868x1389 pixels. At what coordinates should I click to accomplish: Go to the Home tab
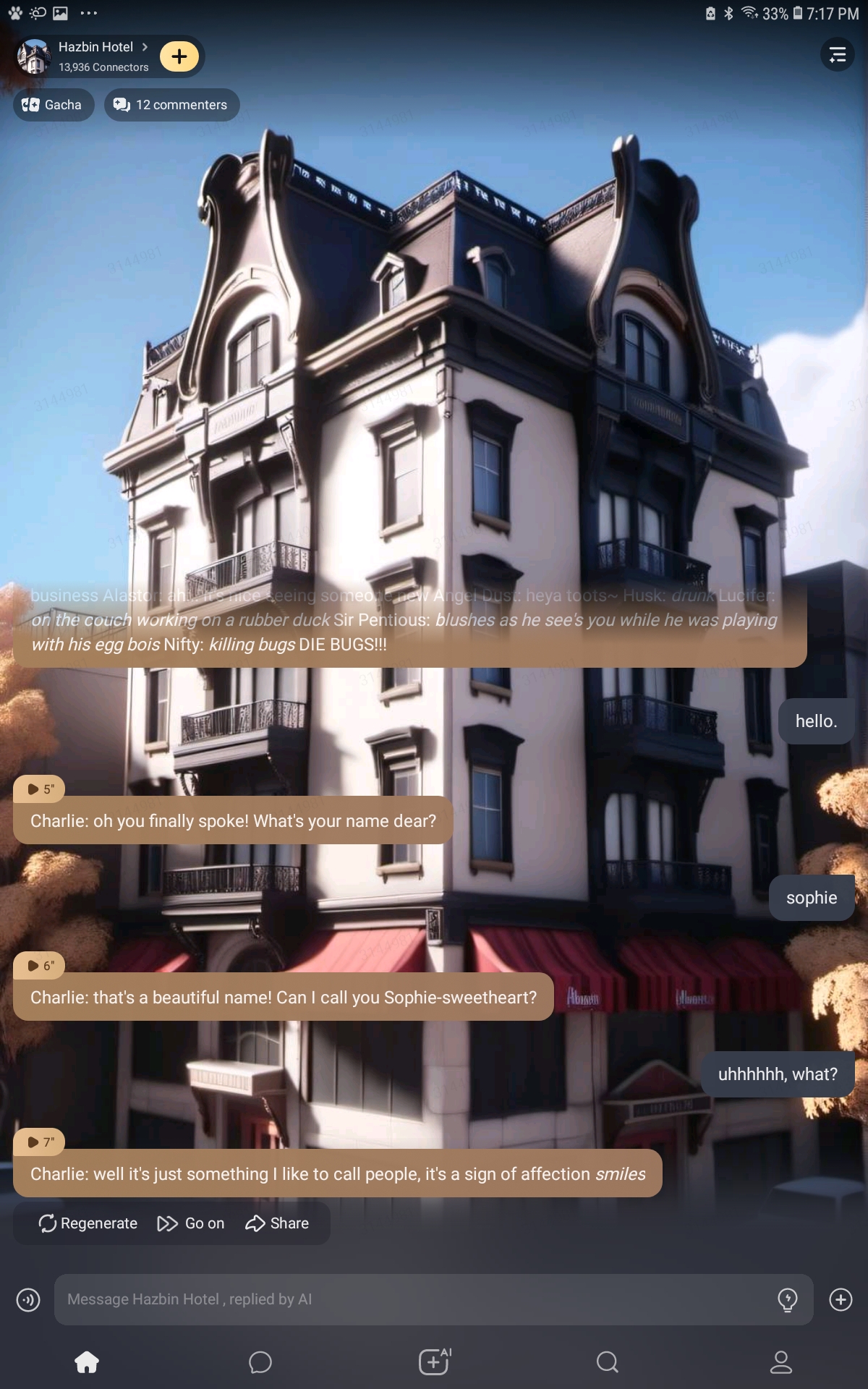(x=87, y=1362)
